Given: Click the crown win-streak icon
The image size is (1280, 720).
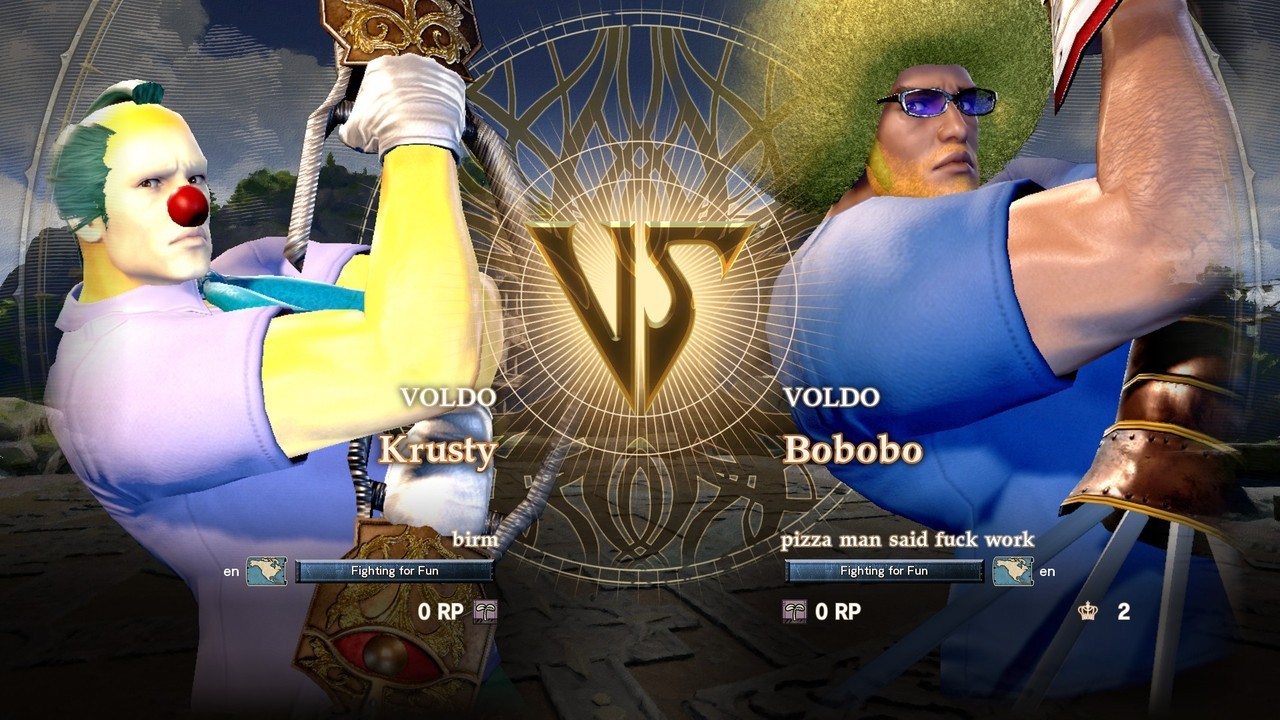Looking at the screenshot, I should coord(1088,612).
